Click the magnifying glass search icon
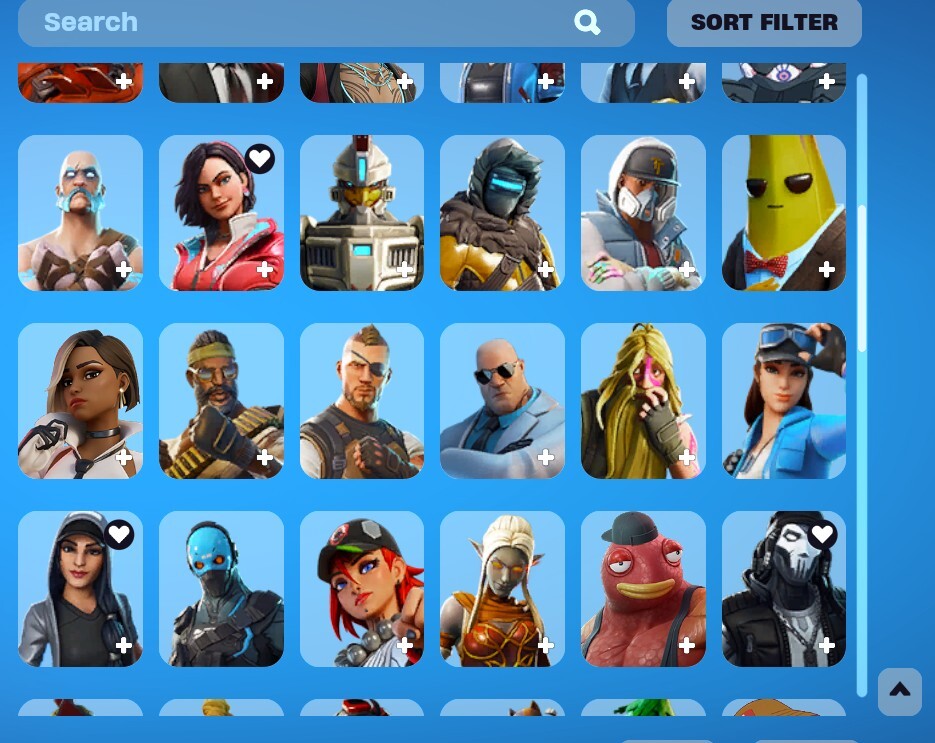Screen dimensions: 935x743 587,22
